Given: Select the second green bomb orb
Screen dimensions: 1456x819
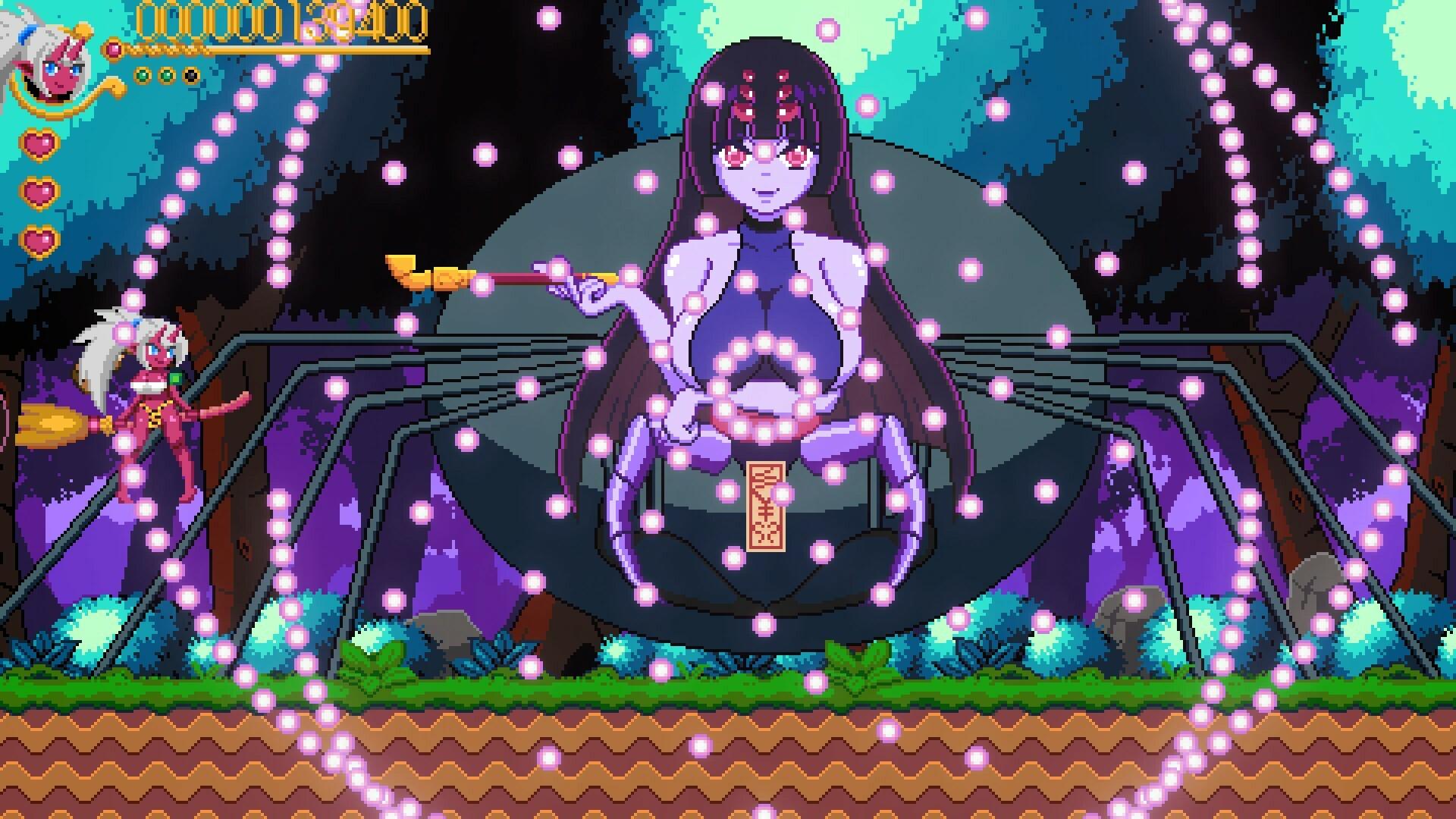Looking at the screenshot, I should (x=165, y=74).
